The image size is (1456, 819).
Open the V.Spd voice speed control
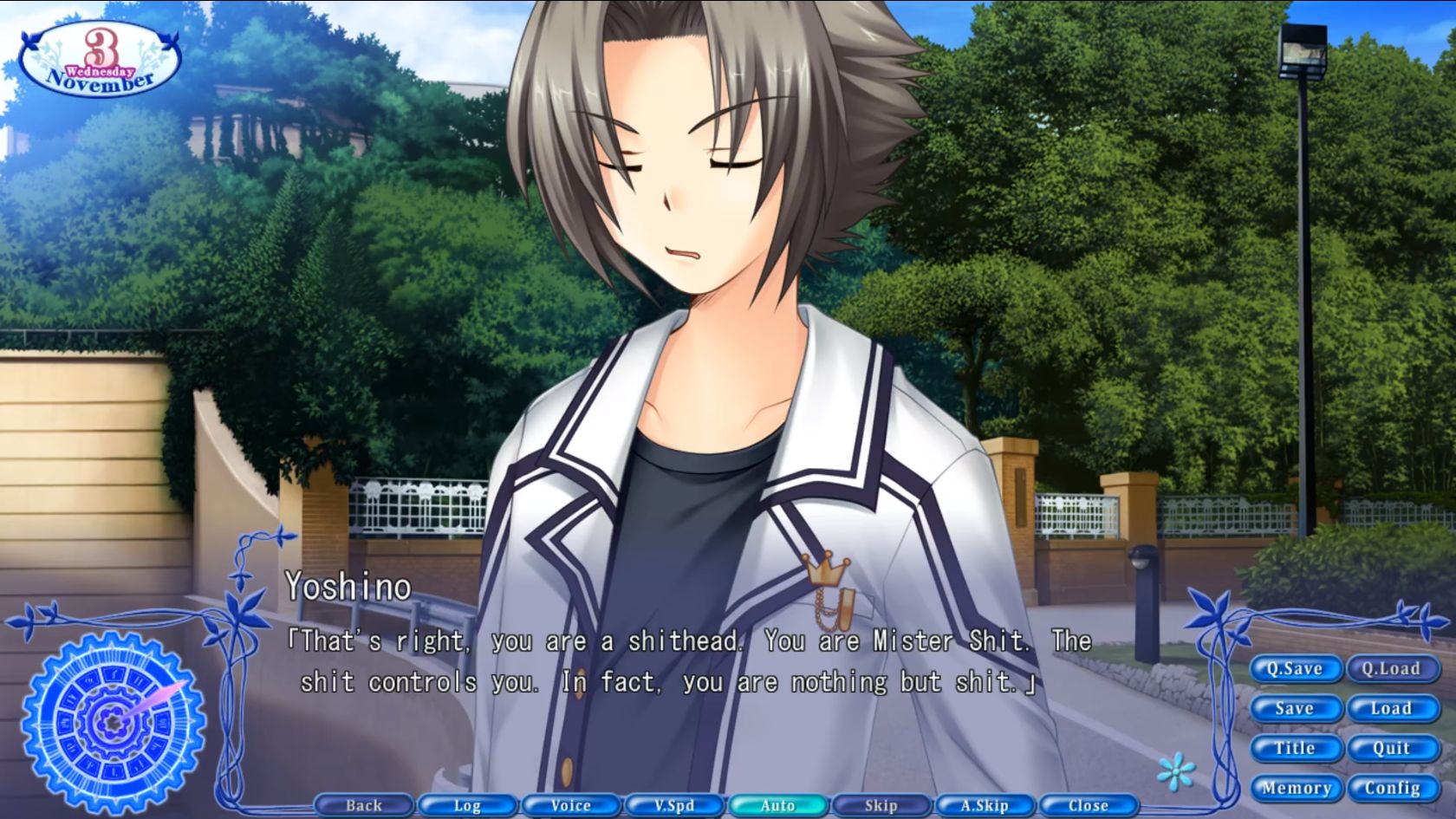(x=673, y=805)
